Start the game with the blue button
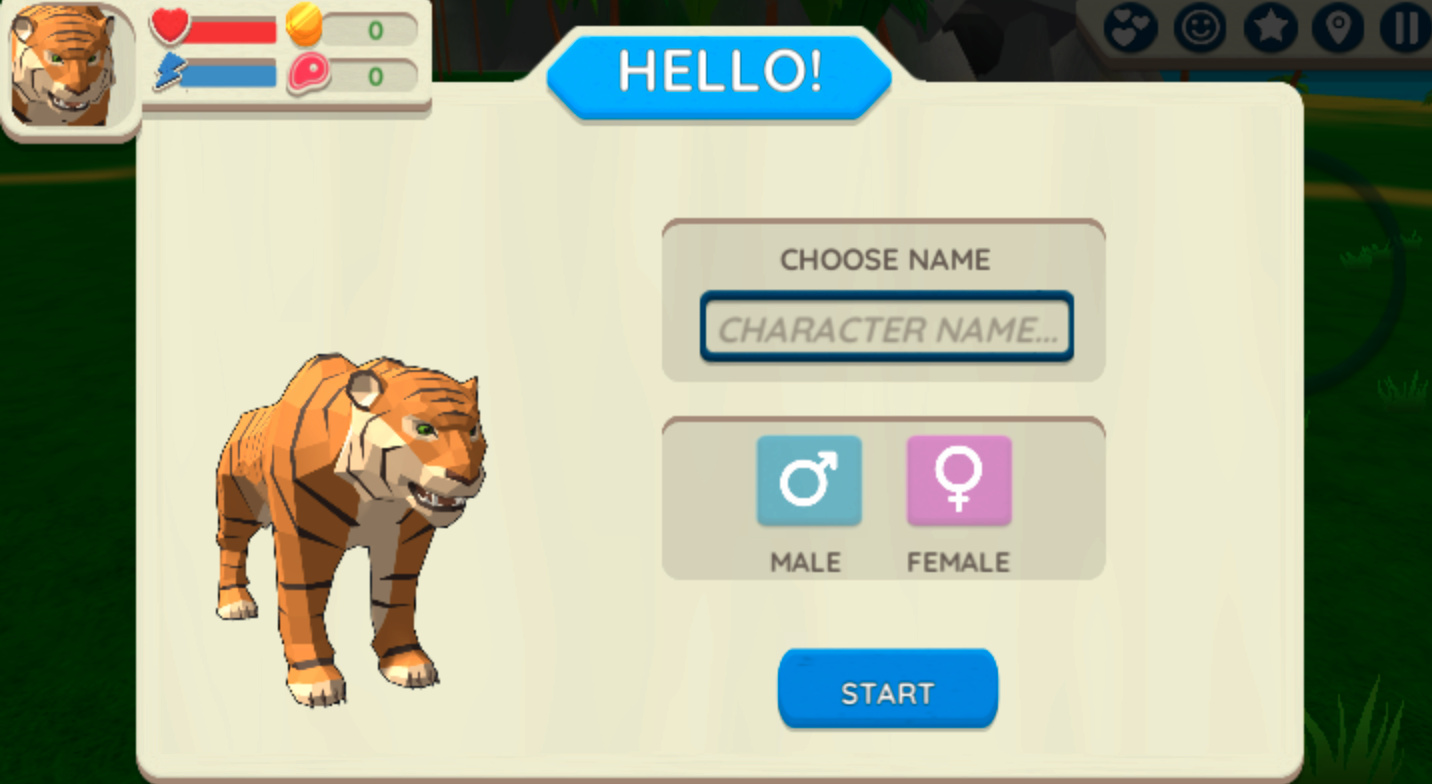The height and width of the screenshot is (784, 1432). pos(887,690)
